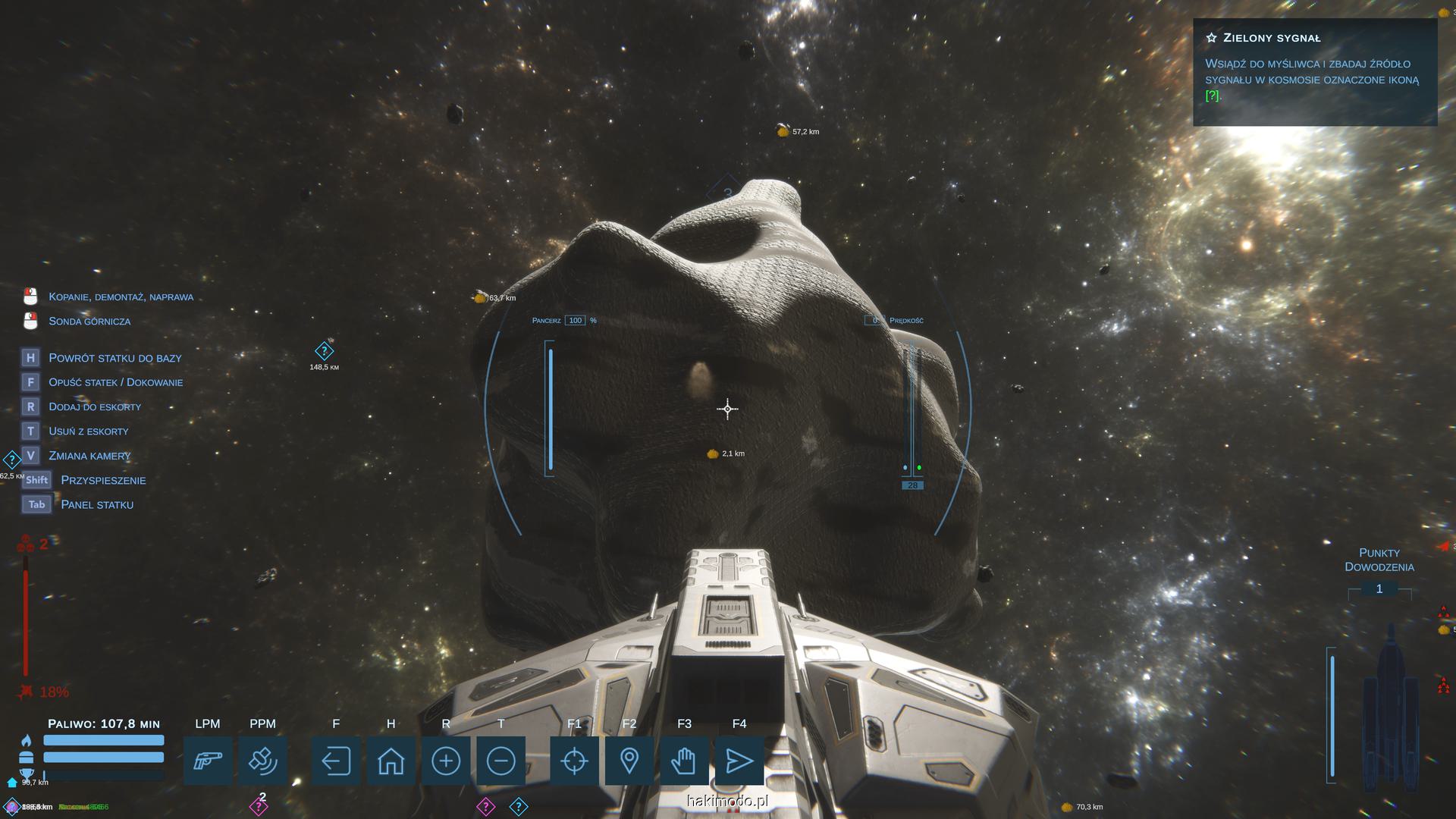The image size is (1456, 819).
Task: Choose the crosshair target command
Action: coord(574,761)
